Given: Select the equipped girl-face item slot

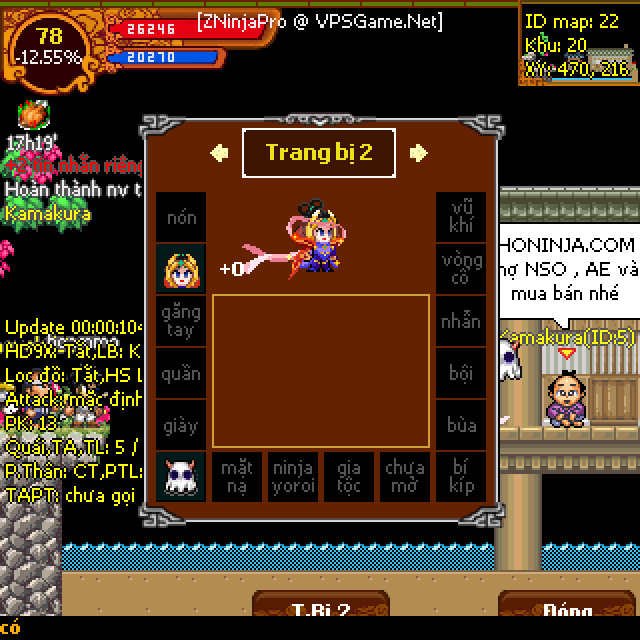Looking at the screenshot, I should 181,269.
